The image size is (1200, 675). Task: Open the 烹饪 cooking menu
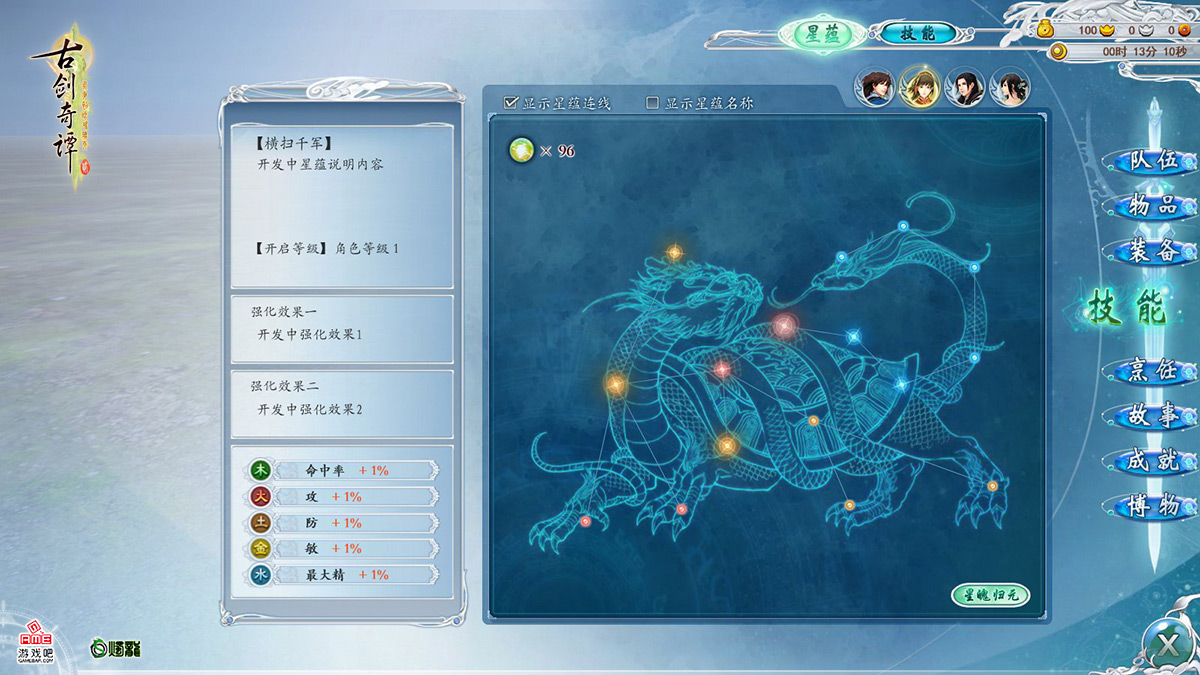(x=1152, y=372)
